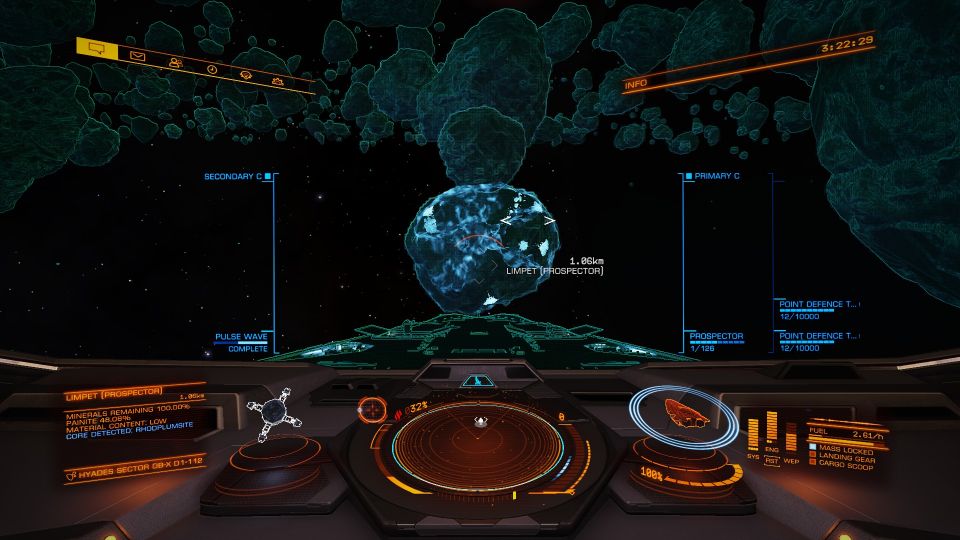
Task: Switch to the friends contacts tab
Action: click(x=176, y=63)
